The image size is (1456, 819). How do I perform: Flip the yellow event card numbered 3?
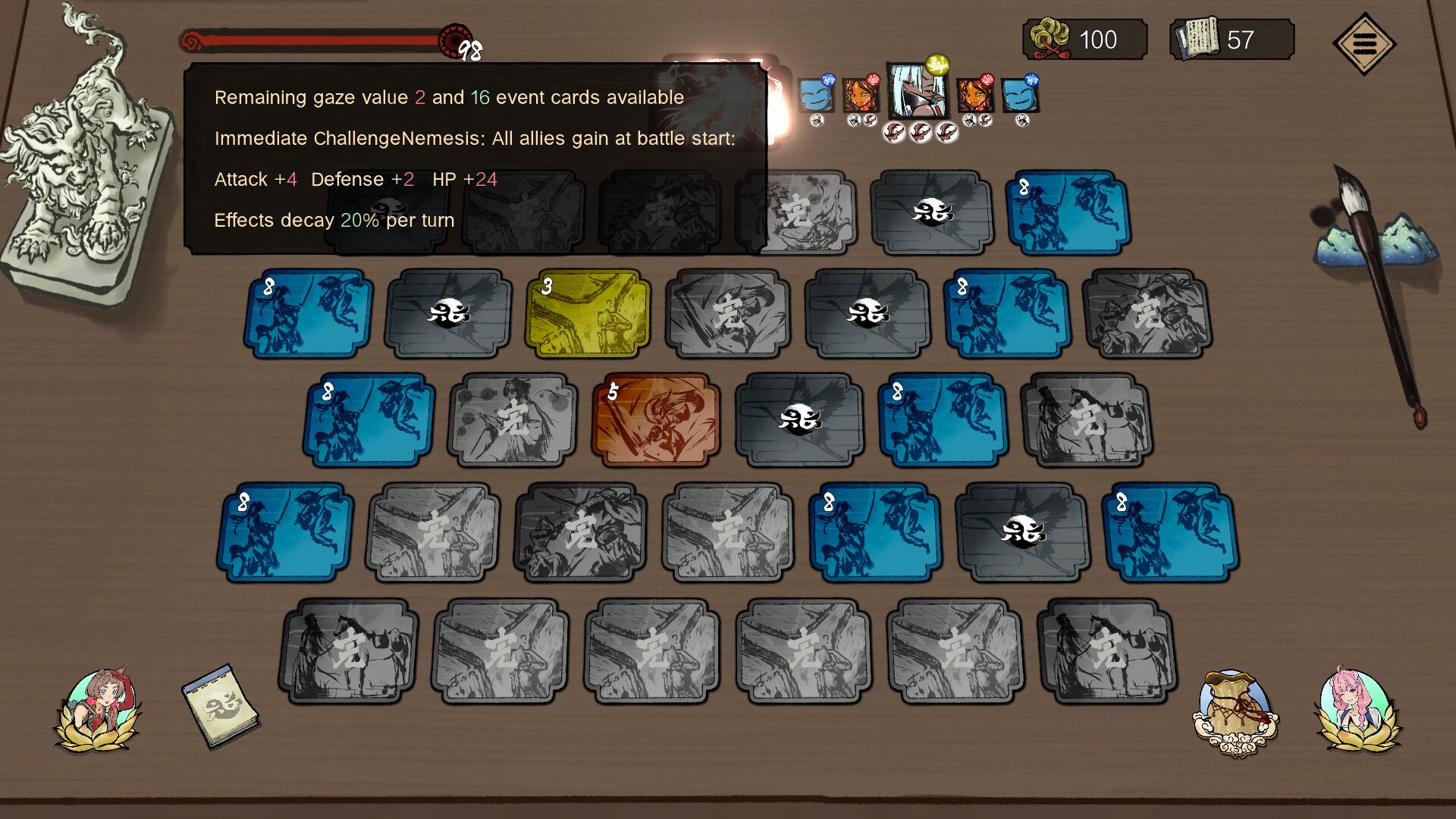pyautogui.click(x=587, y=312)
